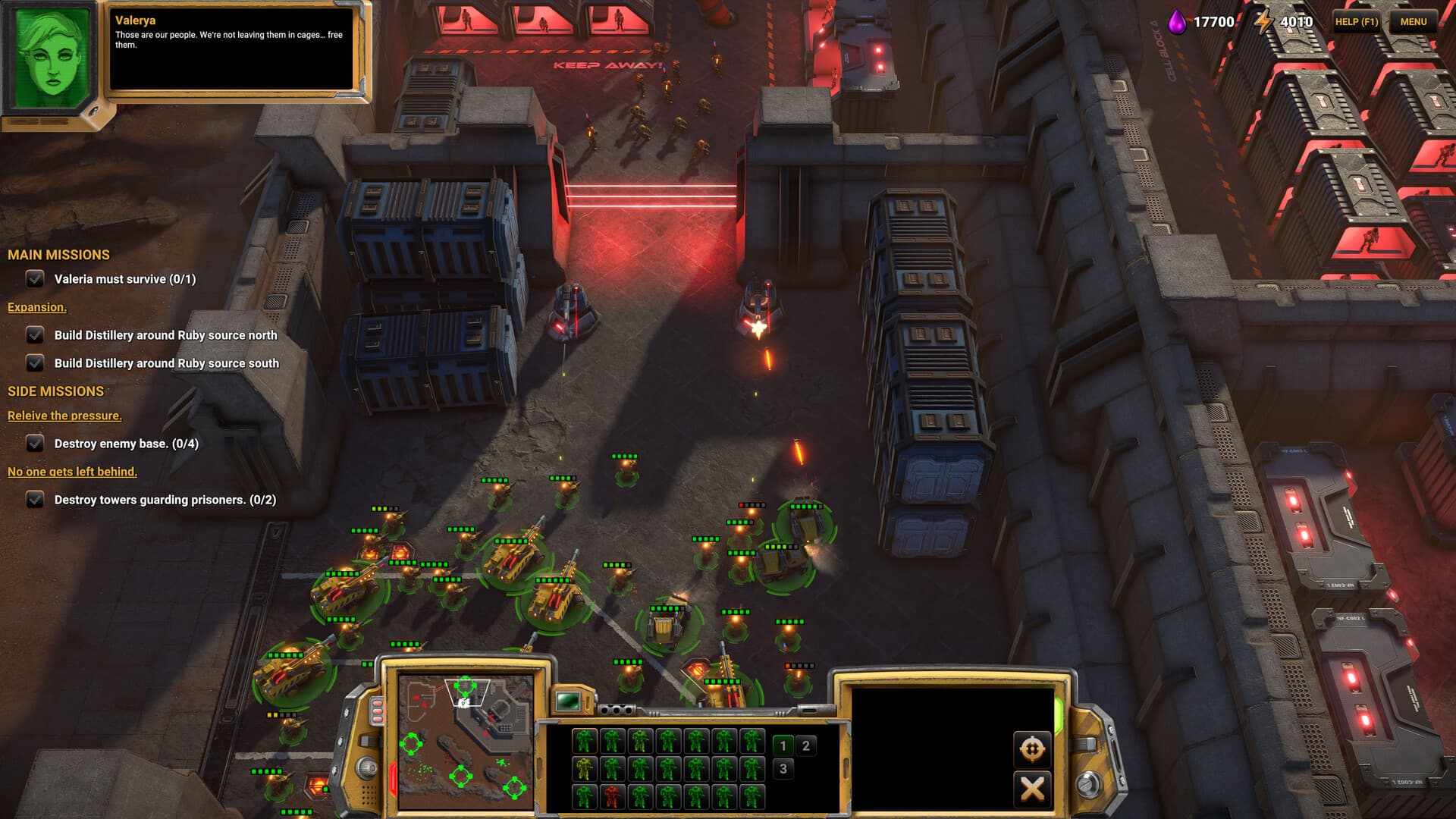Switch to selection page 3
Screen dimensions: 1456x819
(783, 769)
